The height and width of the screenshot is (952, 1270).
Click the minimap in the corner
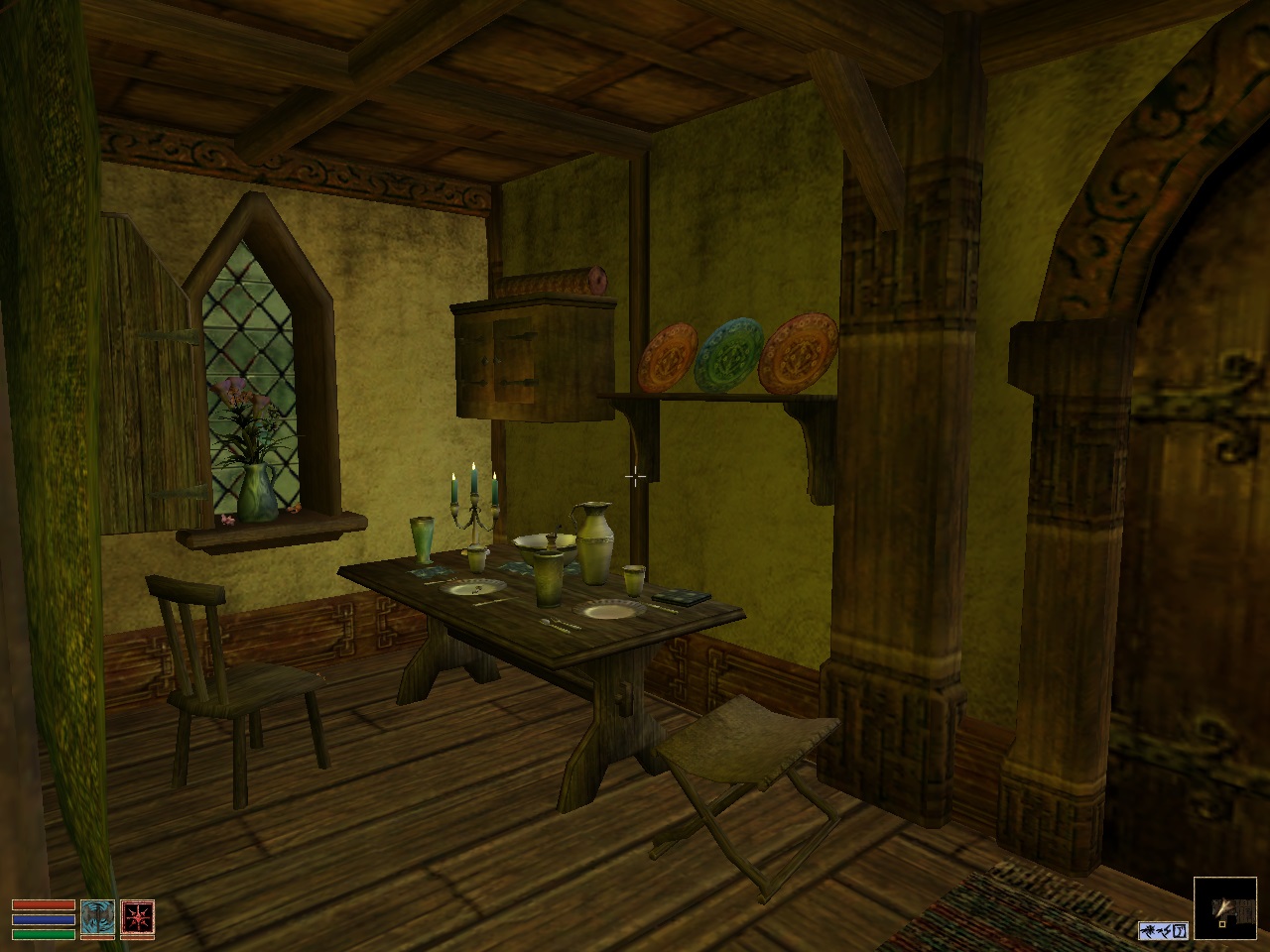(x=1226, y=907)
